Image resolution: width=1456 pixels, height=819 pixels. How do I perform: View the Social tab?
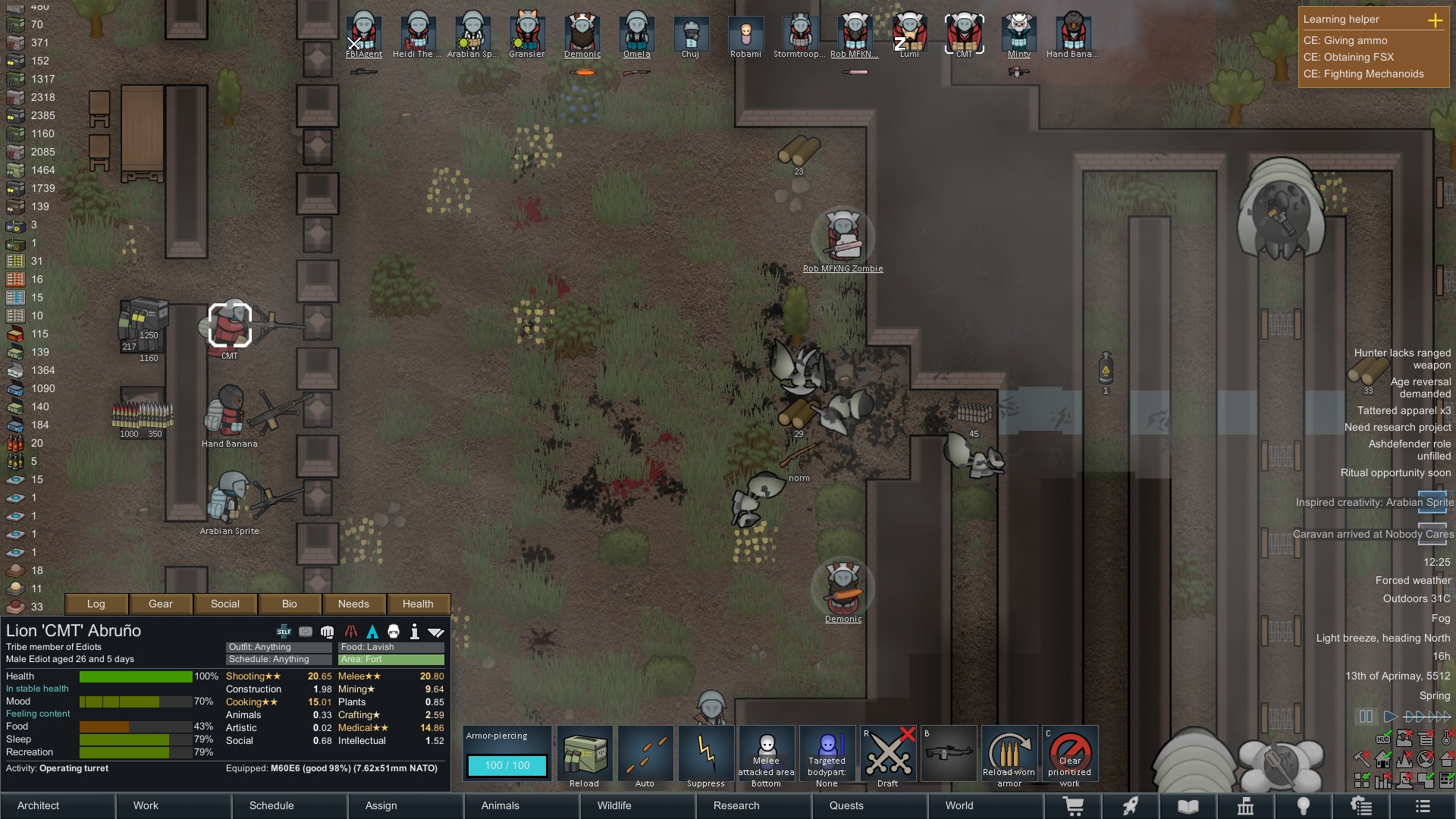tap(225, 604)
